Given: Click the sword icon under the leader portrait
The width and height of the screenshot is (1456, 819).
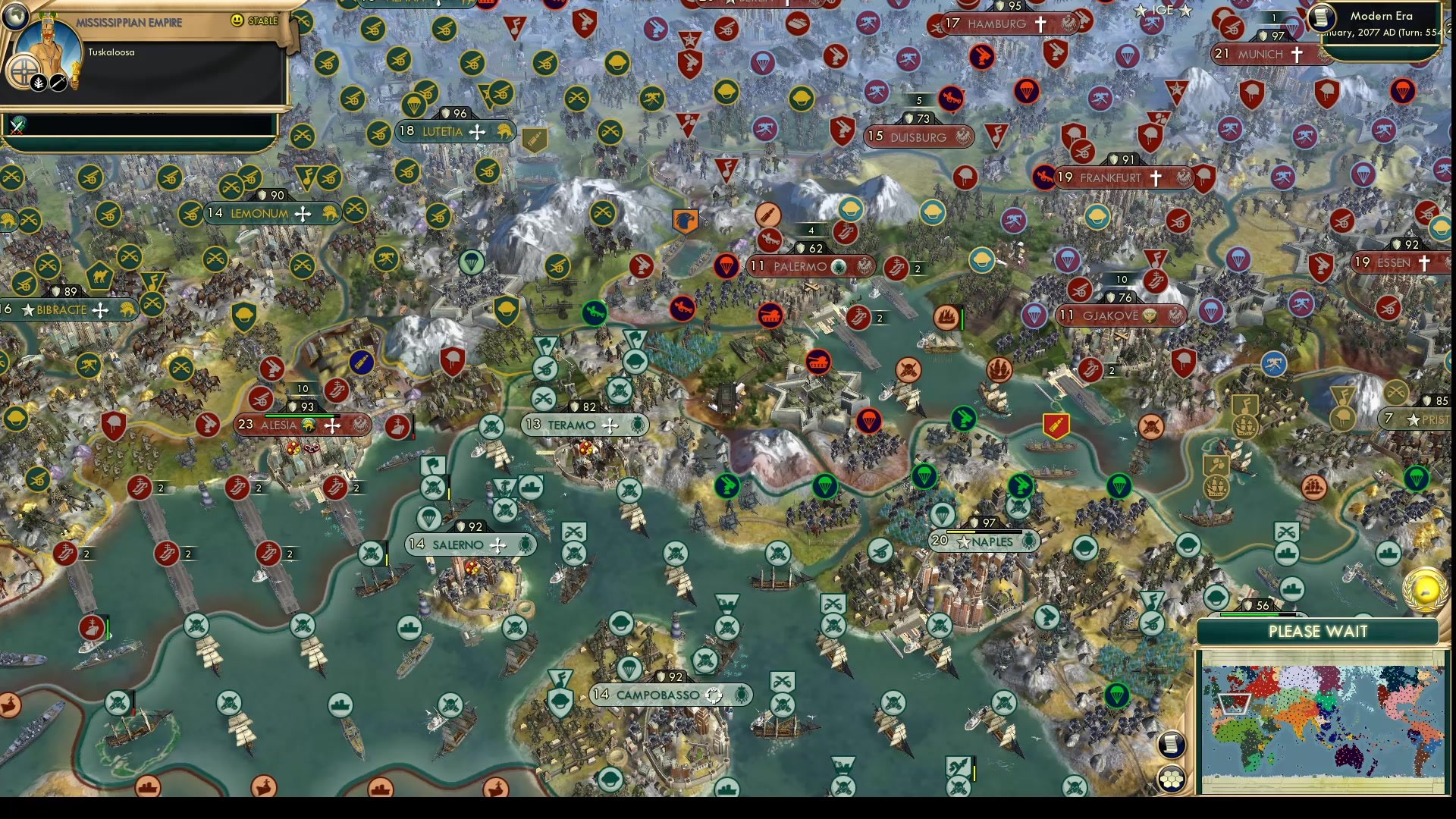Looking at the screenshot, I should click(x=58, y=82).
